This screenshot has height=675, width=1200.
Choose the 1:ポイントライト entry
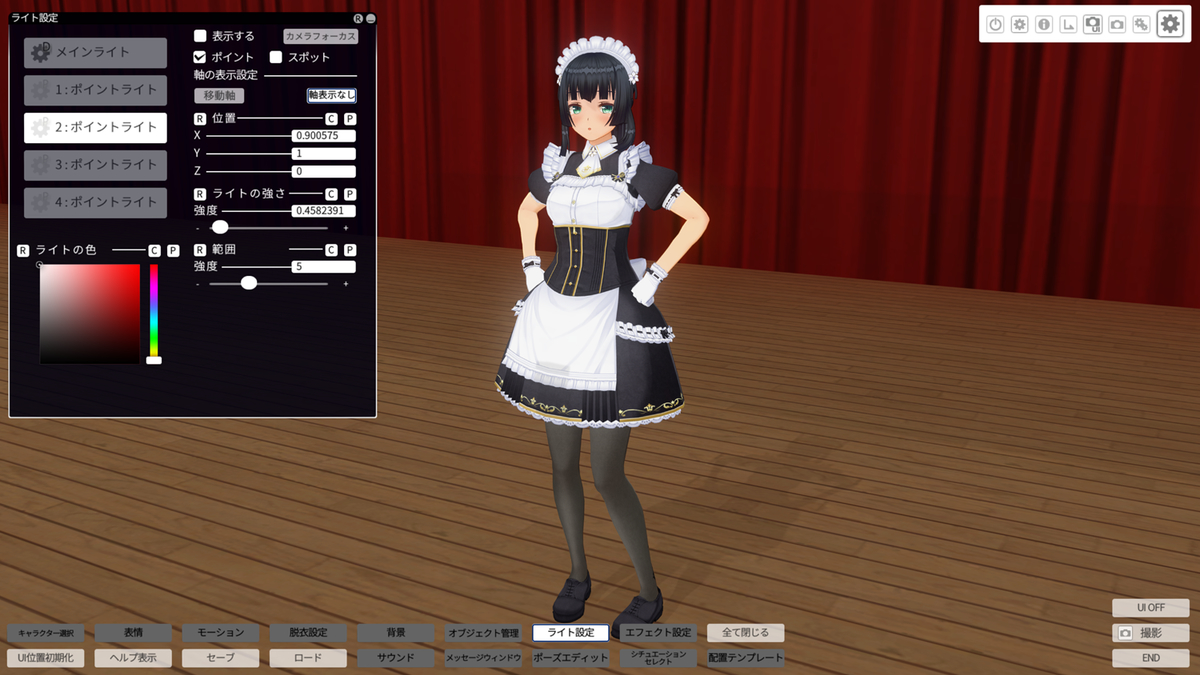[x=95, y=90]
